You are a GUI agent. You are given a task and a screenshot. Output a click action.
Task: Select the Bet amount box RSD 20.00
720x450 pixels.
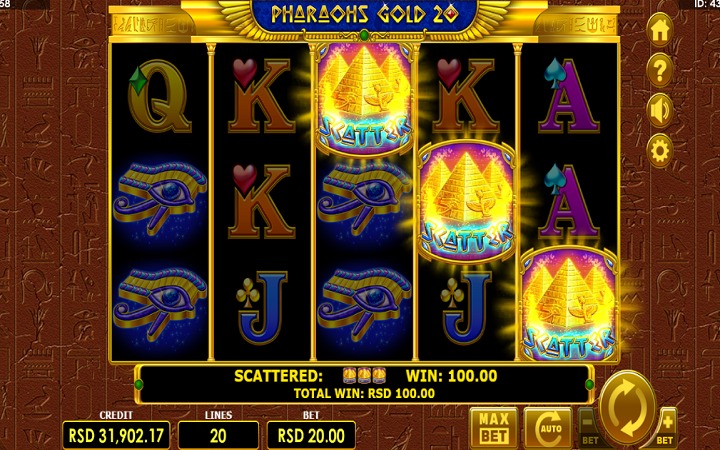310,435
